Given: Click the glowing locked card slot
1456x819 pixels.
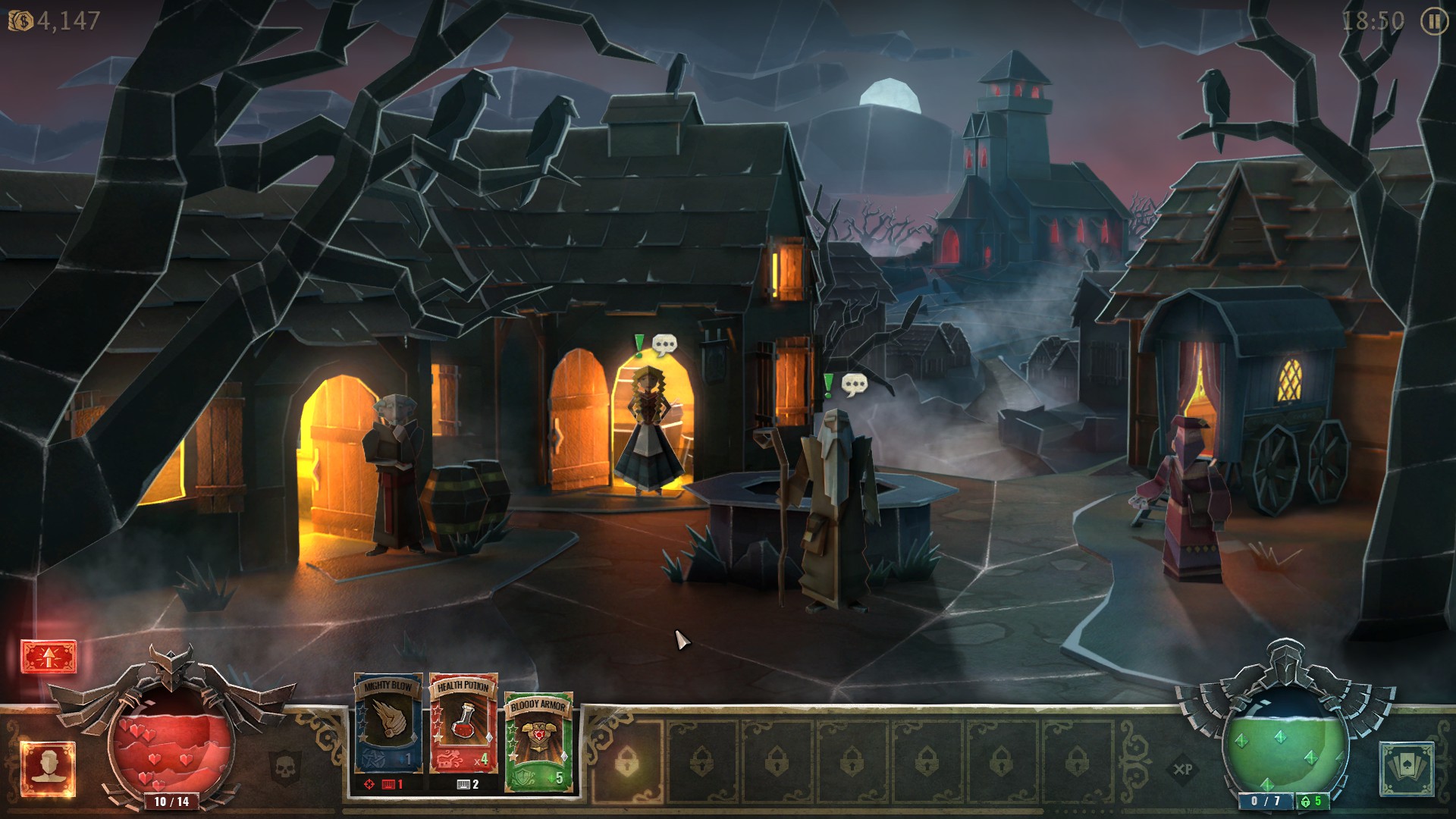Looking at the screenshot, I should tap(627, 761).
